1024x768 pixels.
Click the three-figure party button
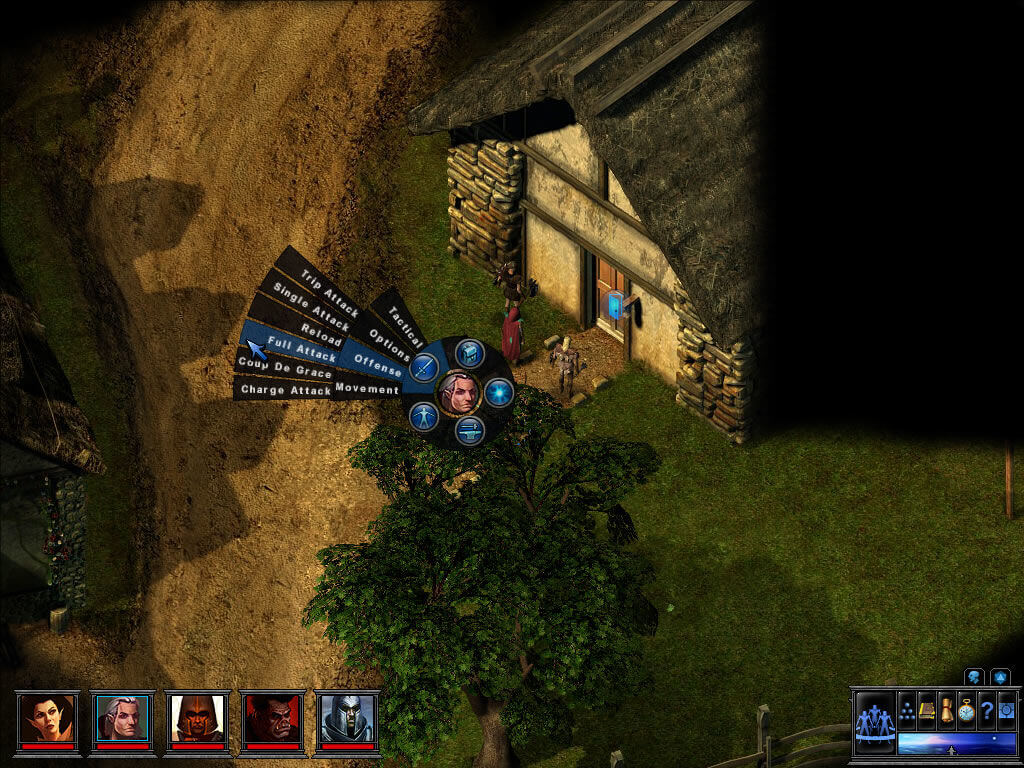(875, 722)
